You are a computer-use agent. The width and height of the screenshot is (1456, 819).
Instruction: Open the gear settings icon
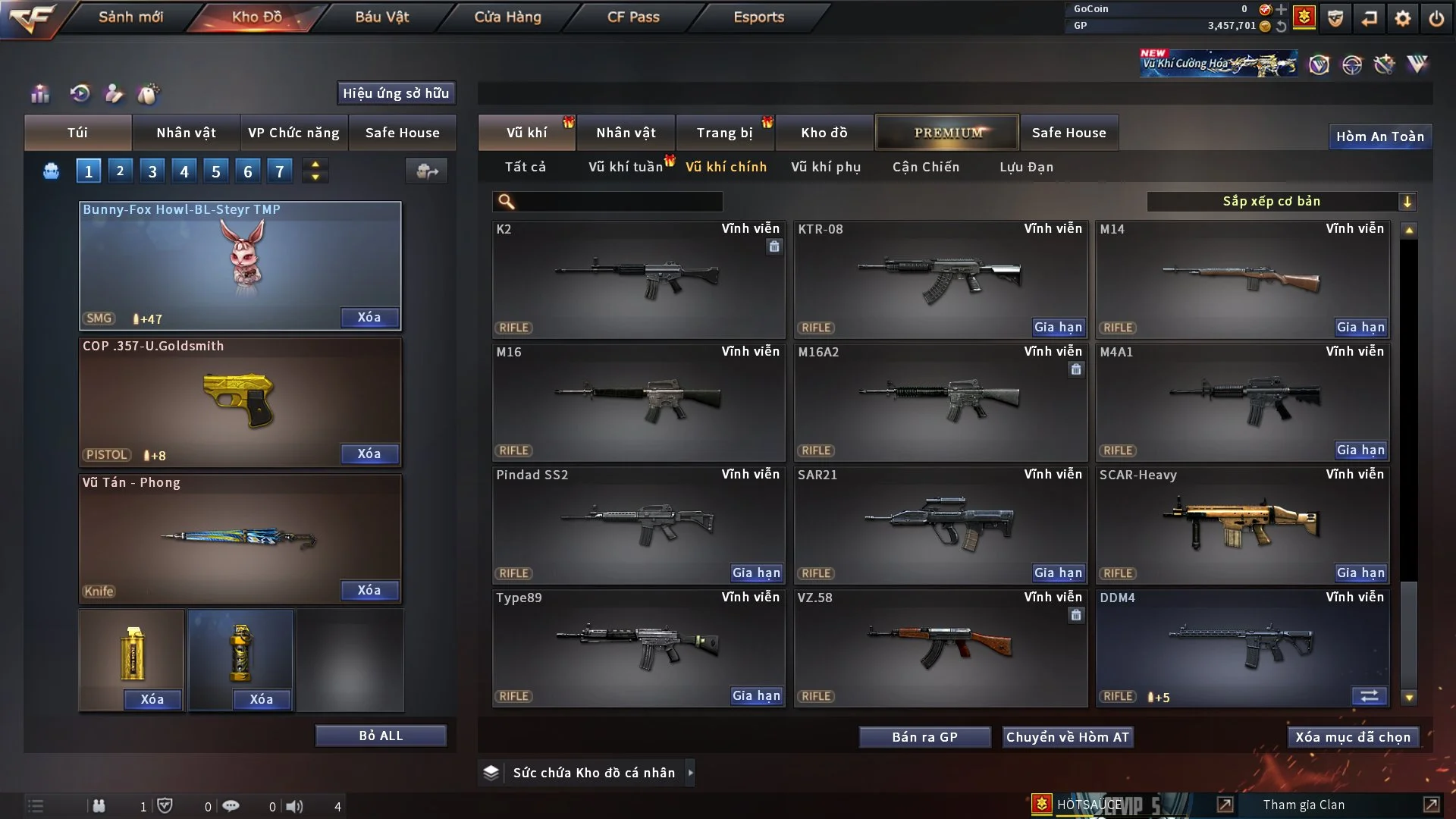(1402, 18)
